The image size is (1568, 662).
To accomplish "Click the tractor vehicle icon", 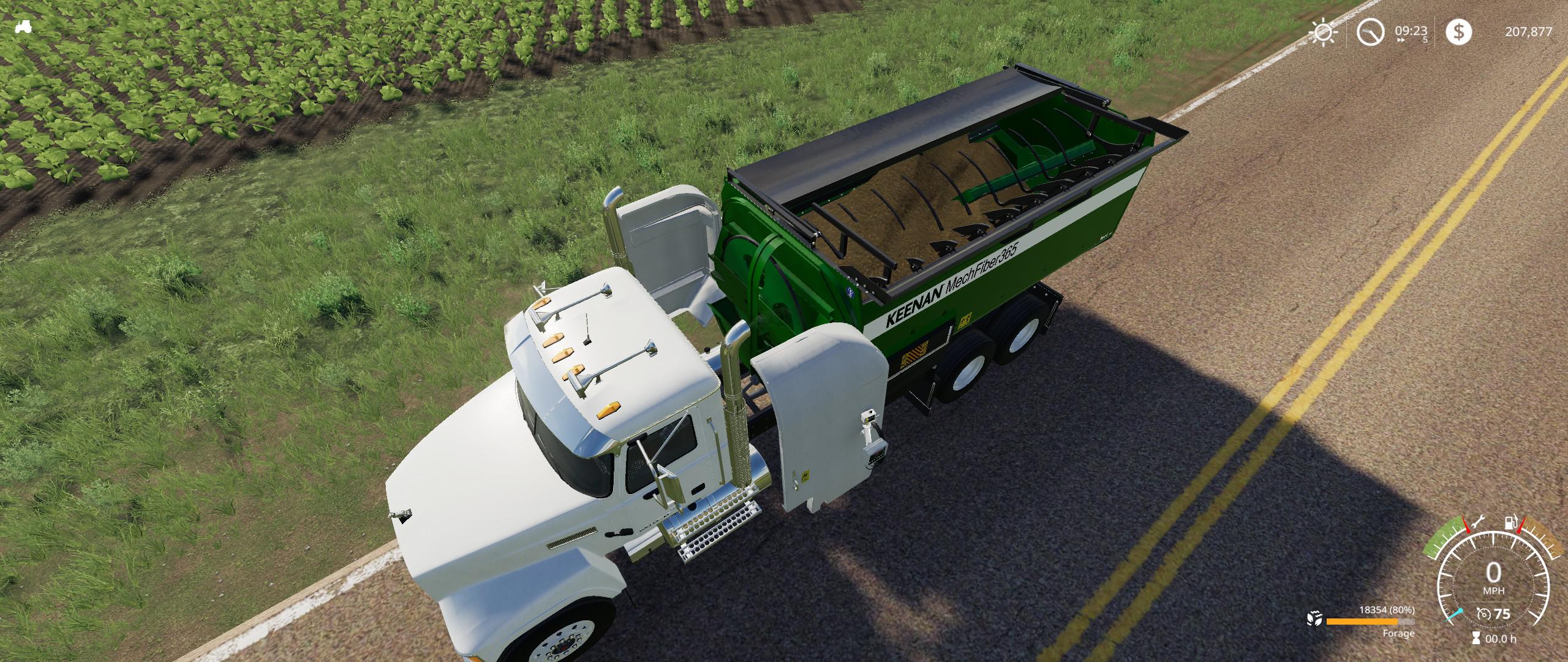I will [24, 26].
